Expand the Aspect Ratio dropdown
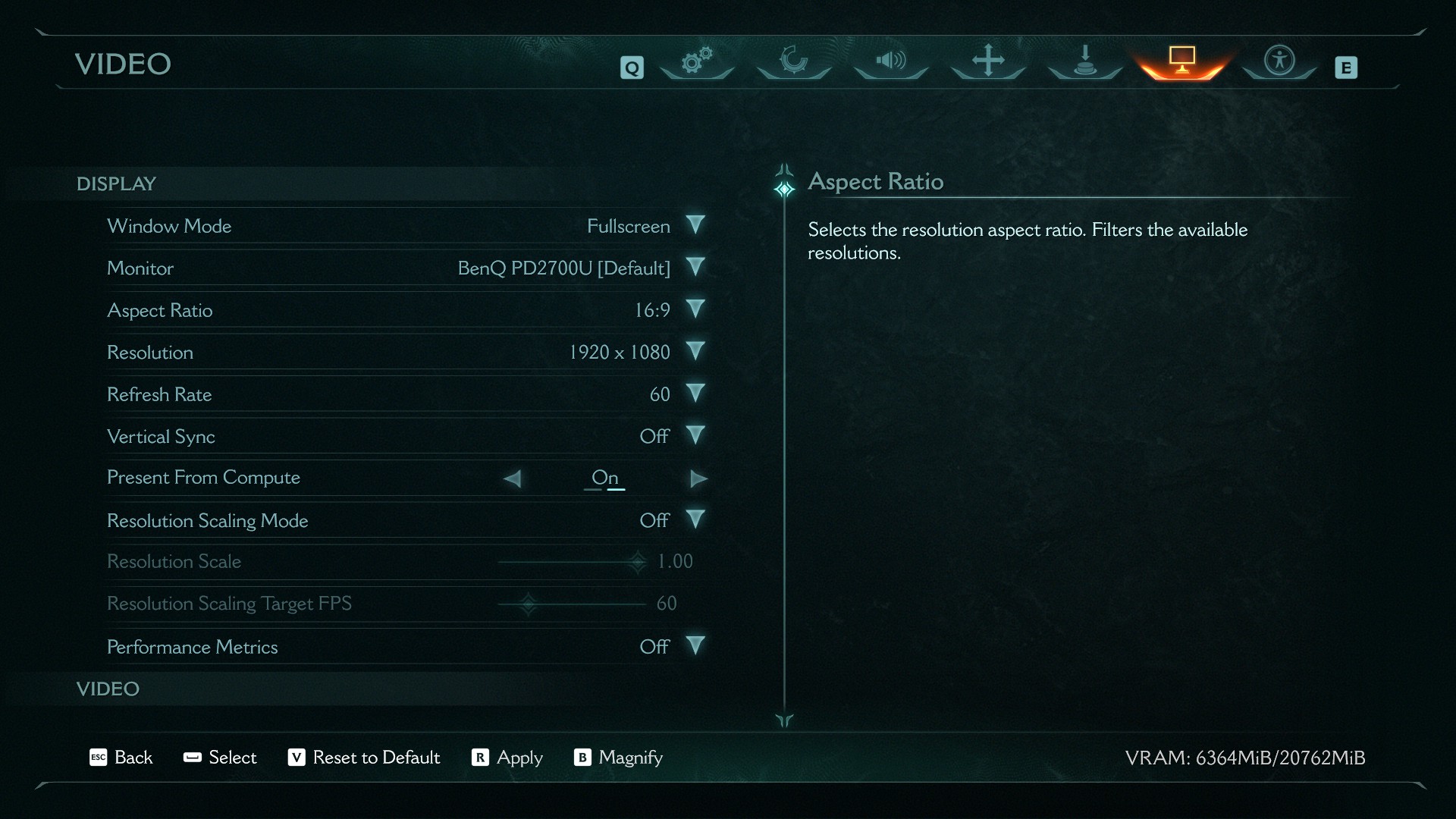The width and height of the screenshot is (1456, 819). (x=695, y=309)
